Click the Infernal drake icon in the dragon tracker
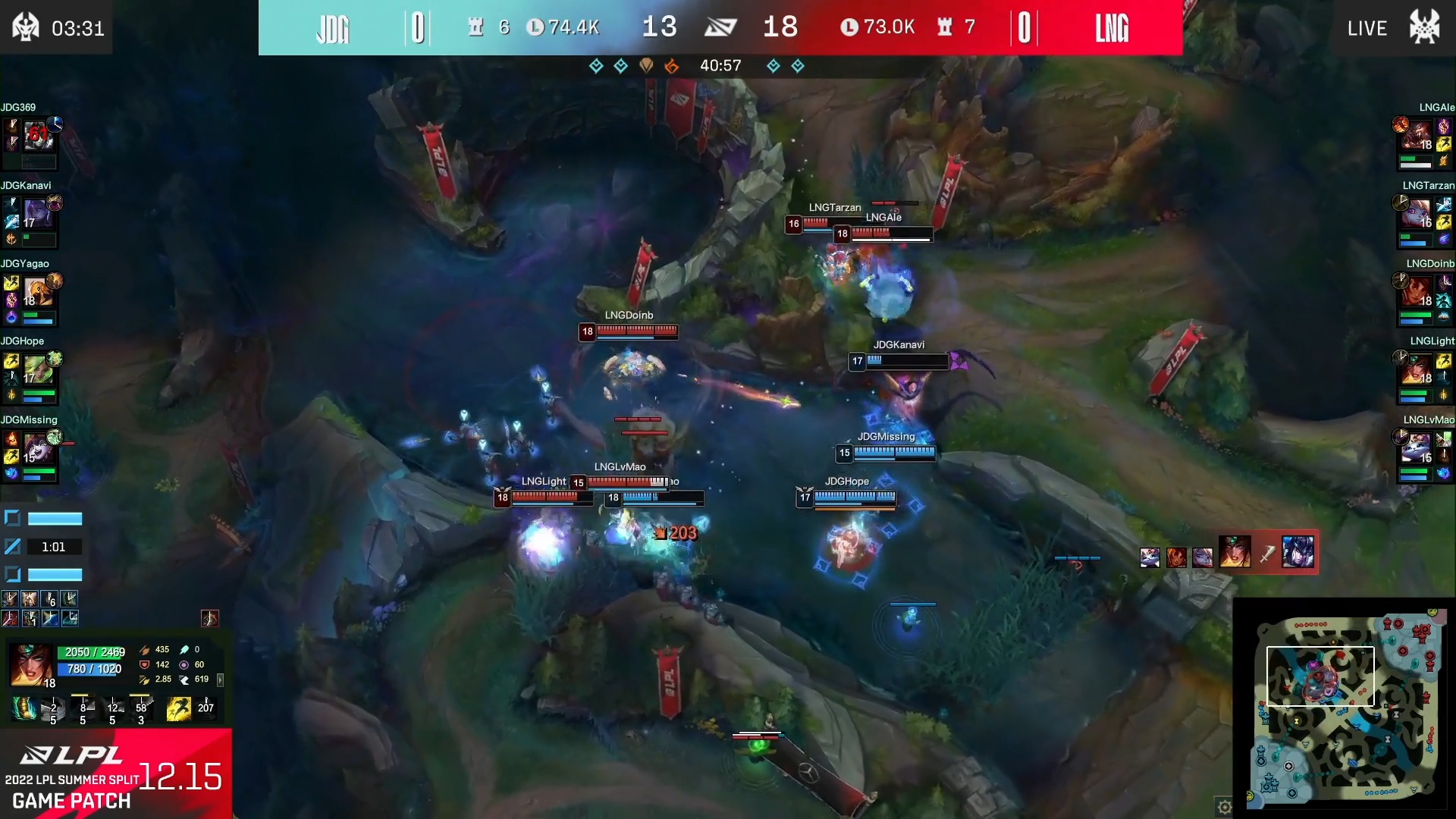 (x=671, y=66)
